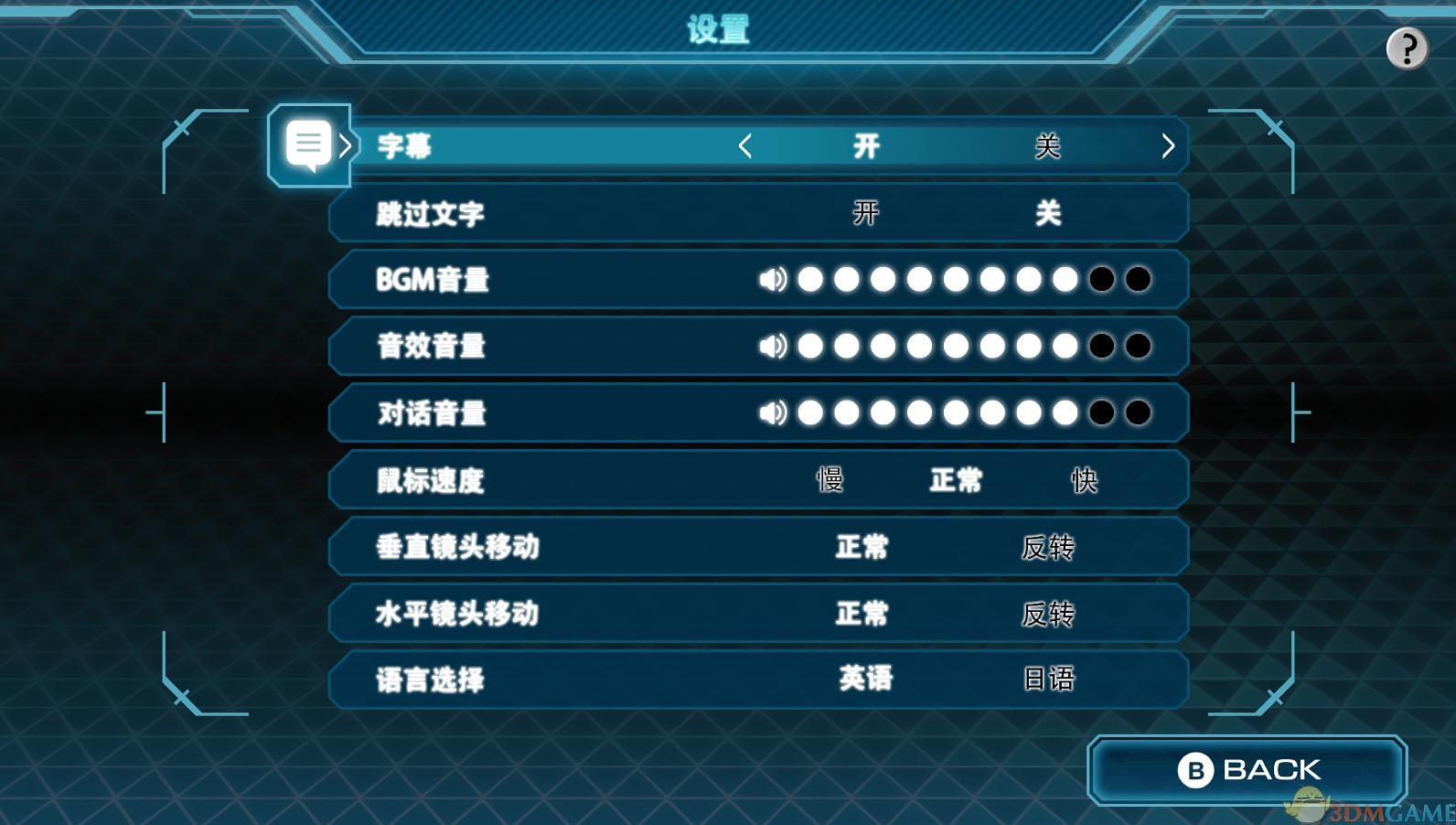Set 鼠标速度 to 快
Screen dimensions: 1456x825
pos(1084,480)
